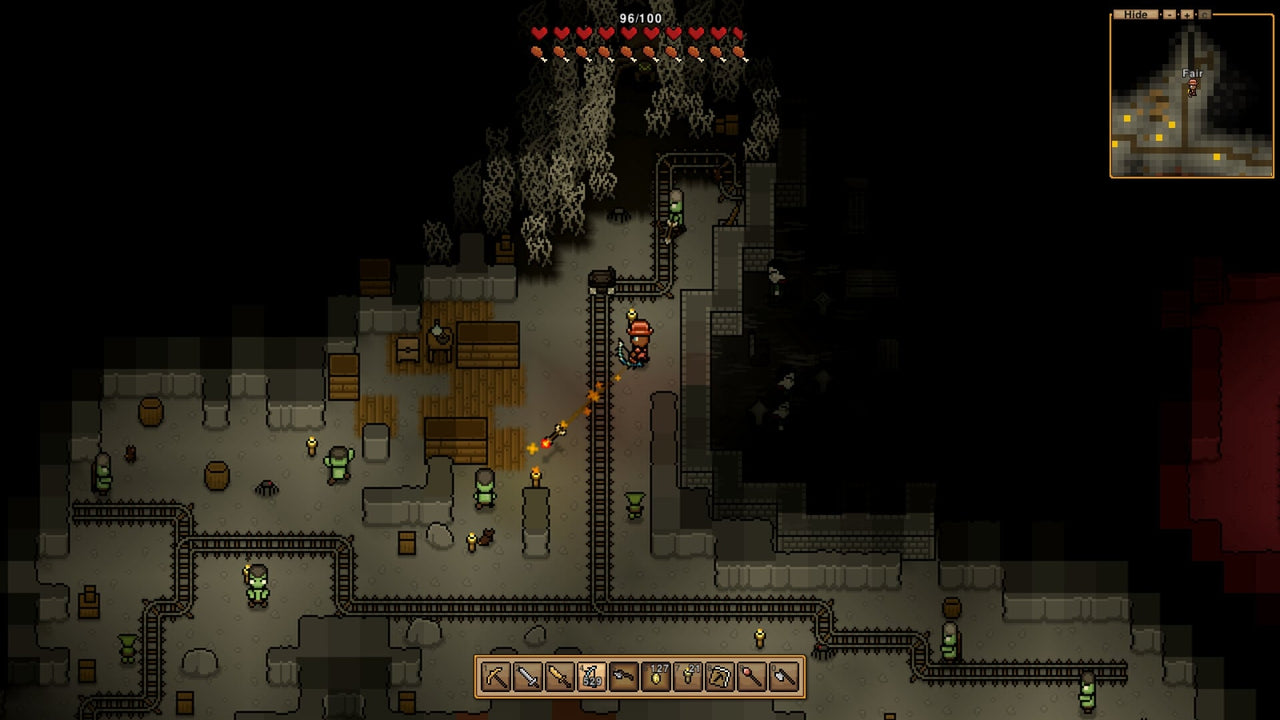Image resolution: width=1280 pixels, height=720 pixels.
Task: Hide the minimap panel
Action: click(1136, 14)
